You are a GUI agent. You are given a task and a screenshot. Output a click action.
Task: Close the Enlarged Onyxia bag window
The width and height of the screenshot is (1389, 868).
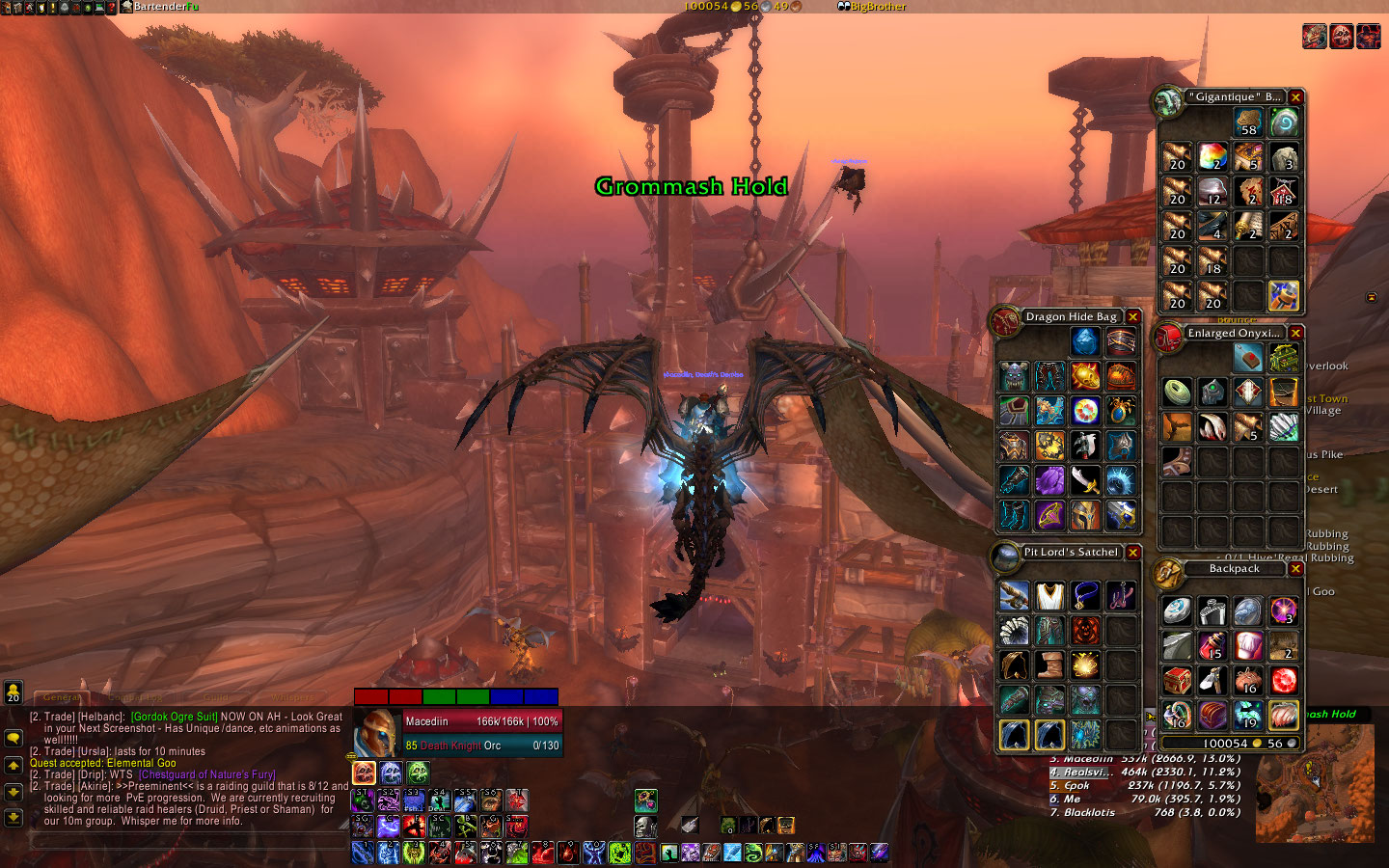tap(1296, 333)
